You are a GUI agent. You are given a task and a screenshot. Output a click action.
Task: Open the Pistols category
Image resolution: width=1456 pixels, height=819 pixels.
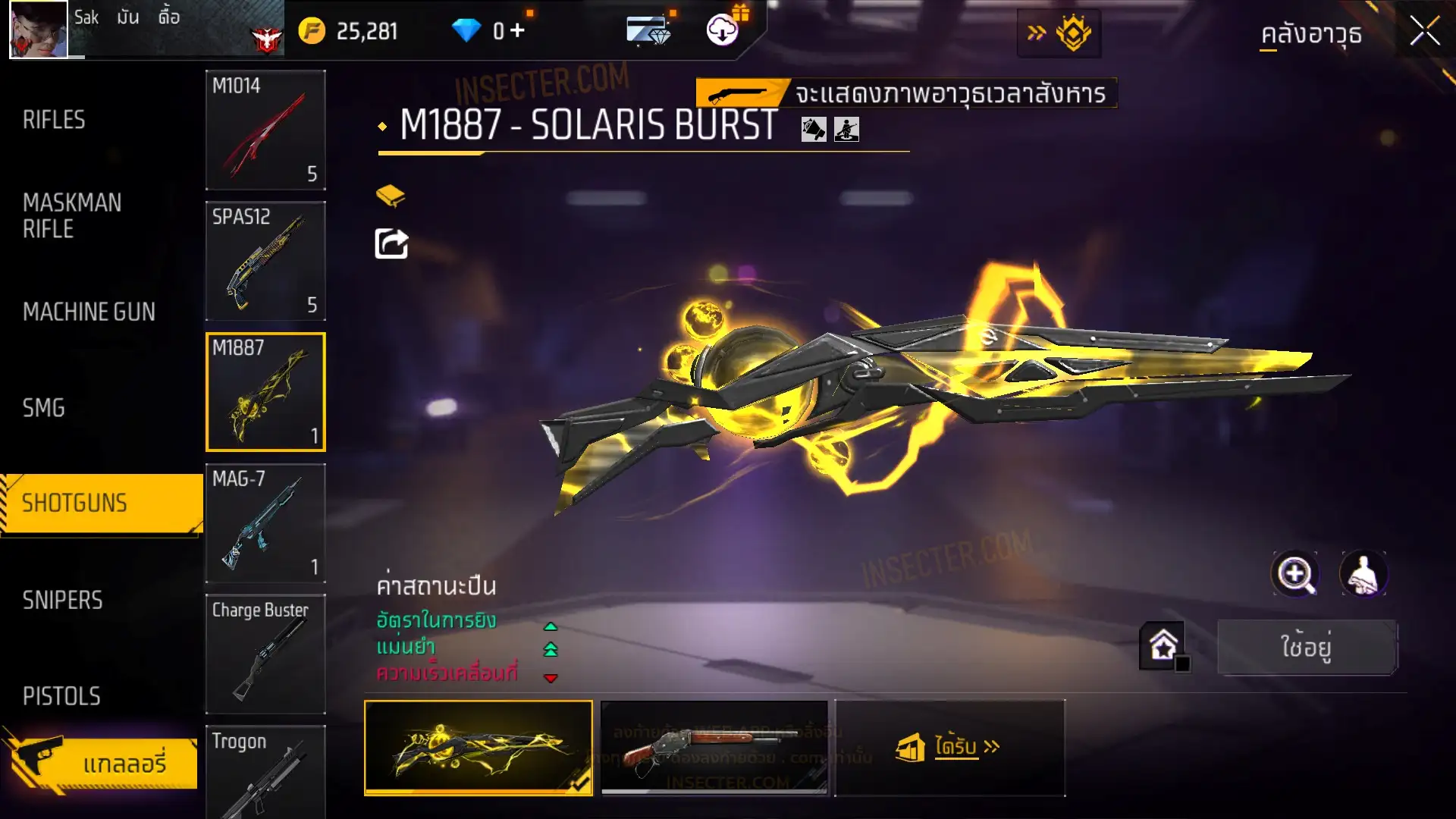click(61, 695)
